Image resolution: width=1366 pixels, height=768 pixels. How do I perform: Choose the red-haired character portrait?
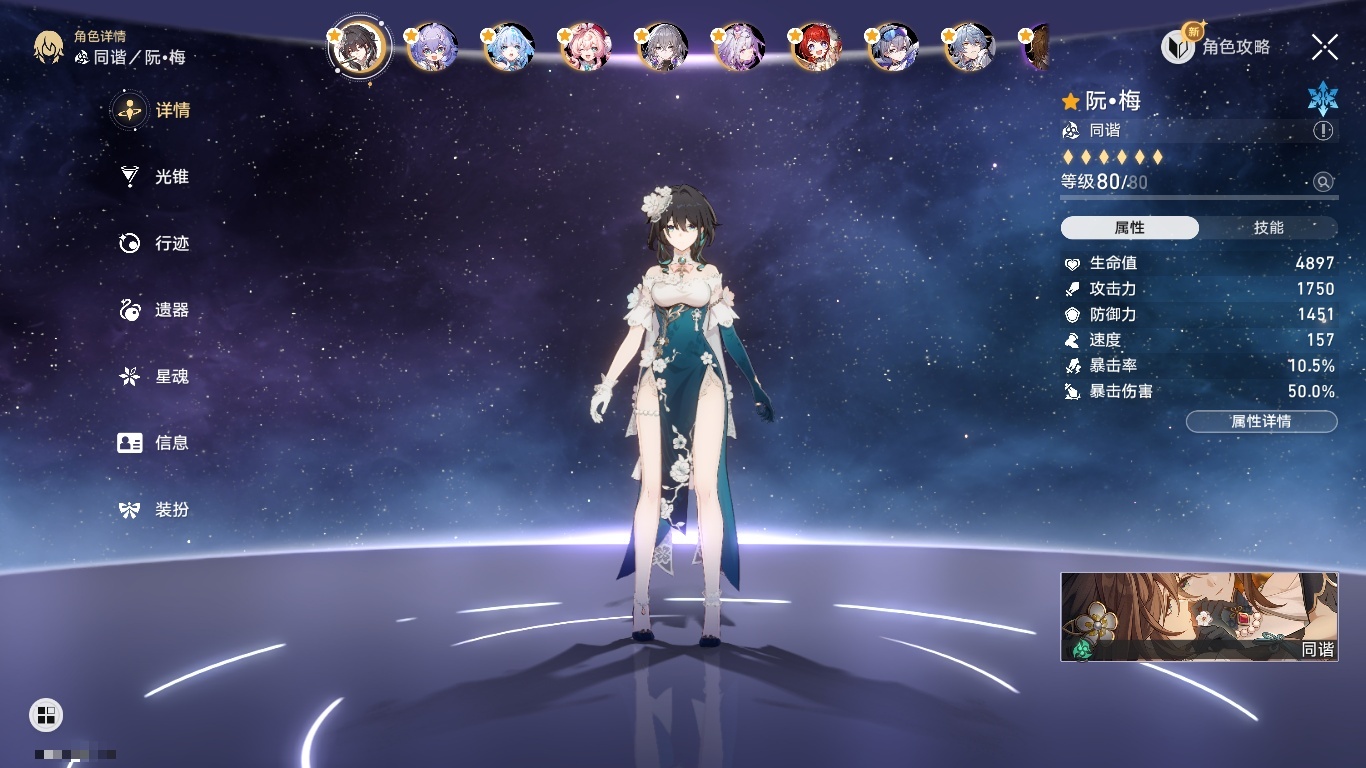816,47
